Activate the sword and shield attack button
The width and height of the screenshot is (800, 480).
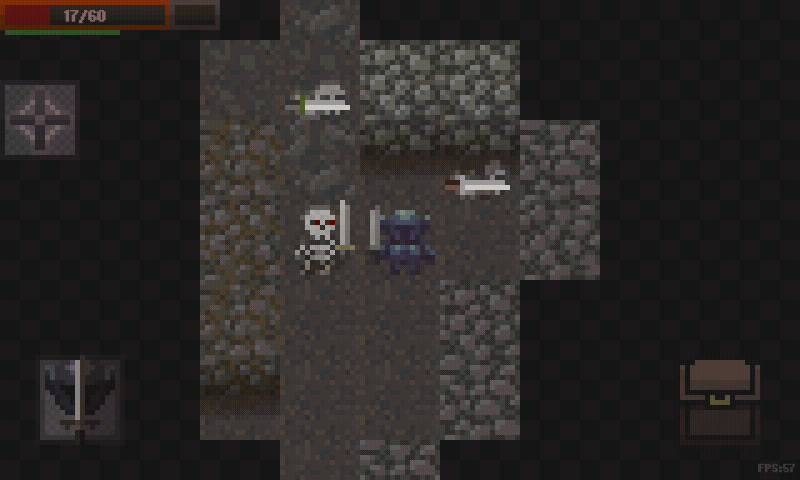[80, 400]
